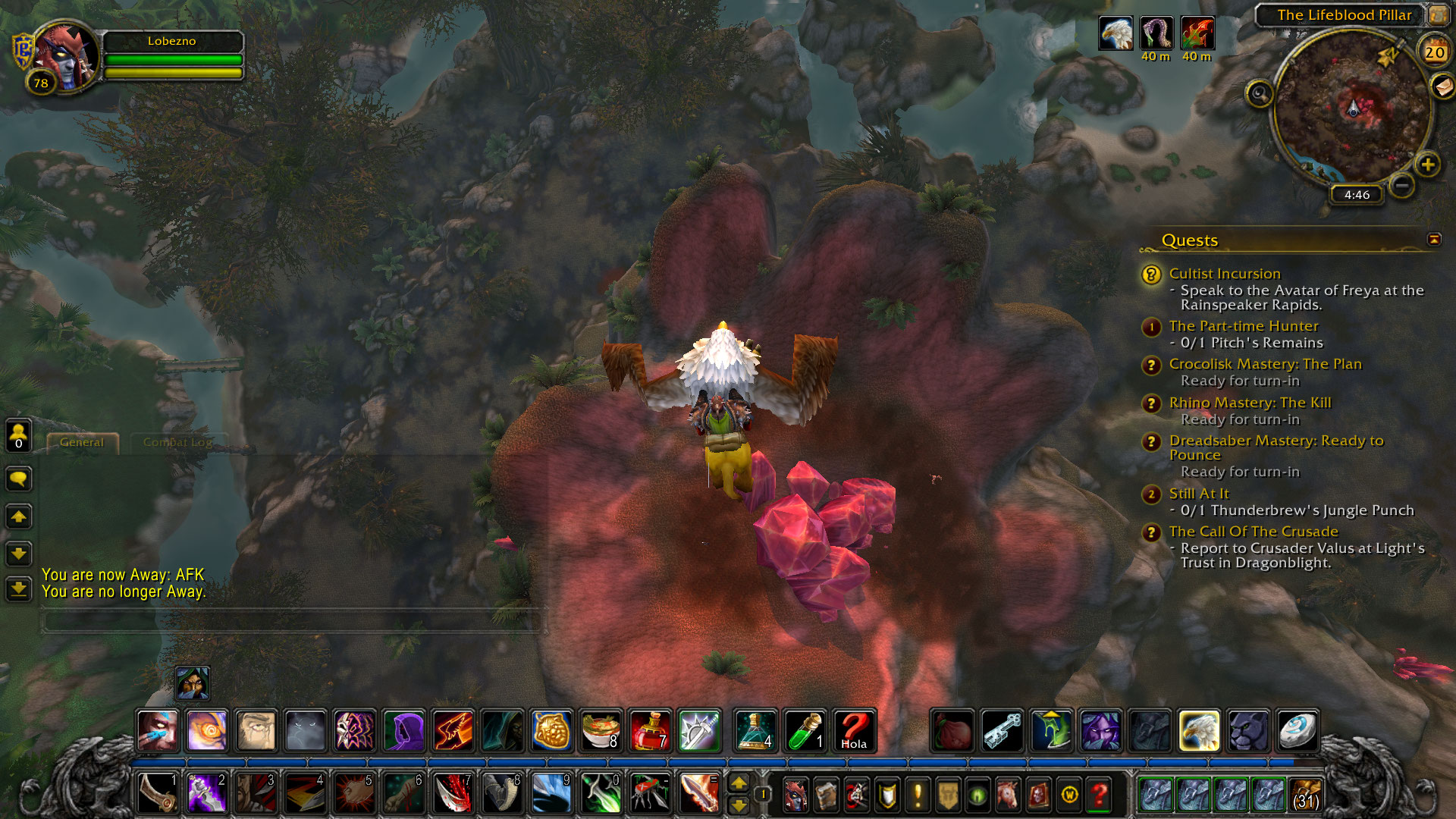Open The Call Of The Crusade quest
Viewport: 1456px width, 819px height.
[x=1253, y=532]
